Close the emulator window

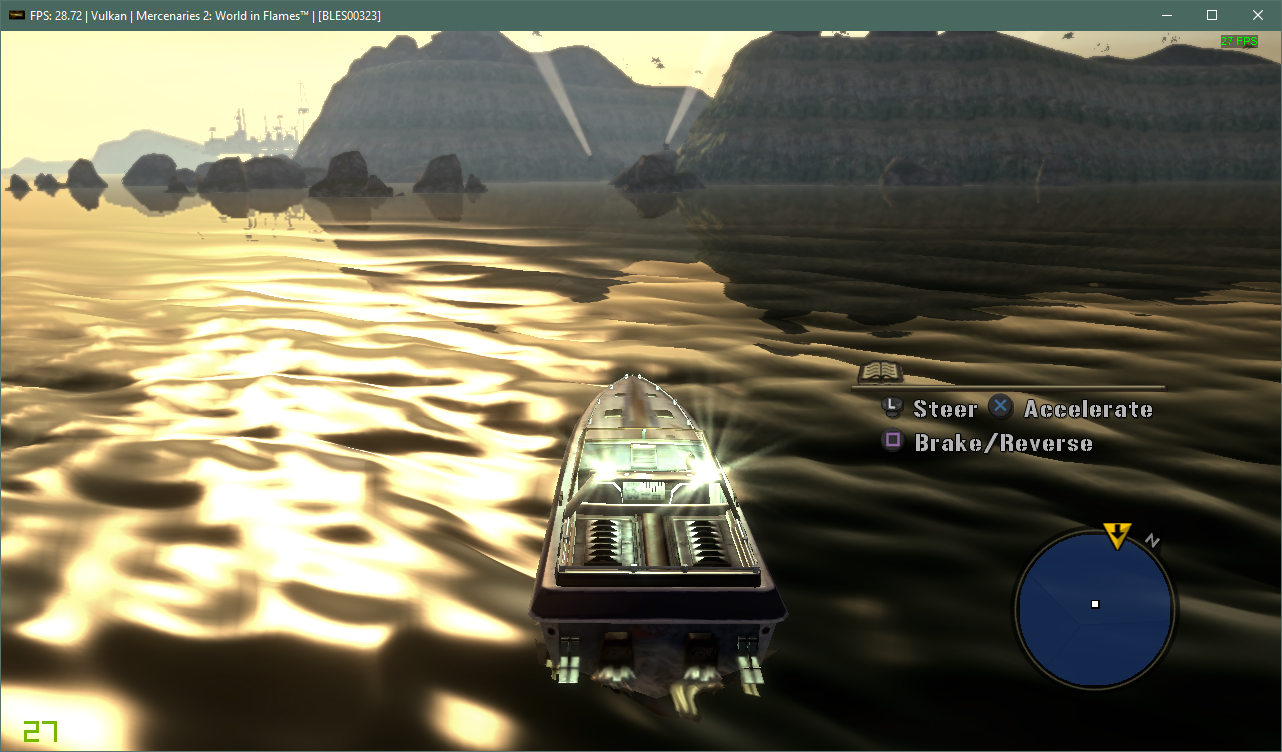tap(1258, 15)
